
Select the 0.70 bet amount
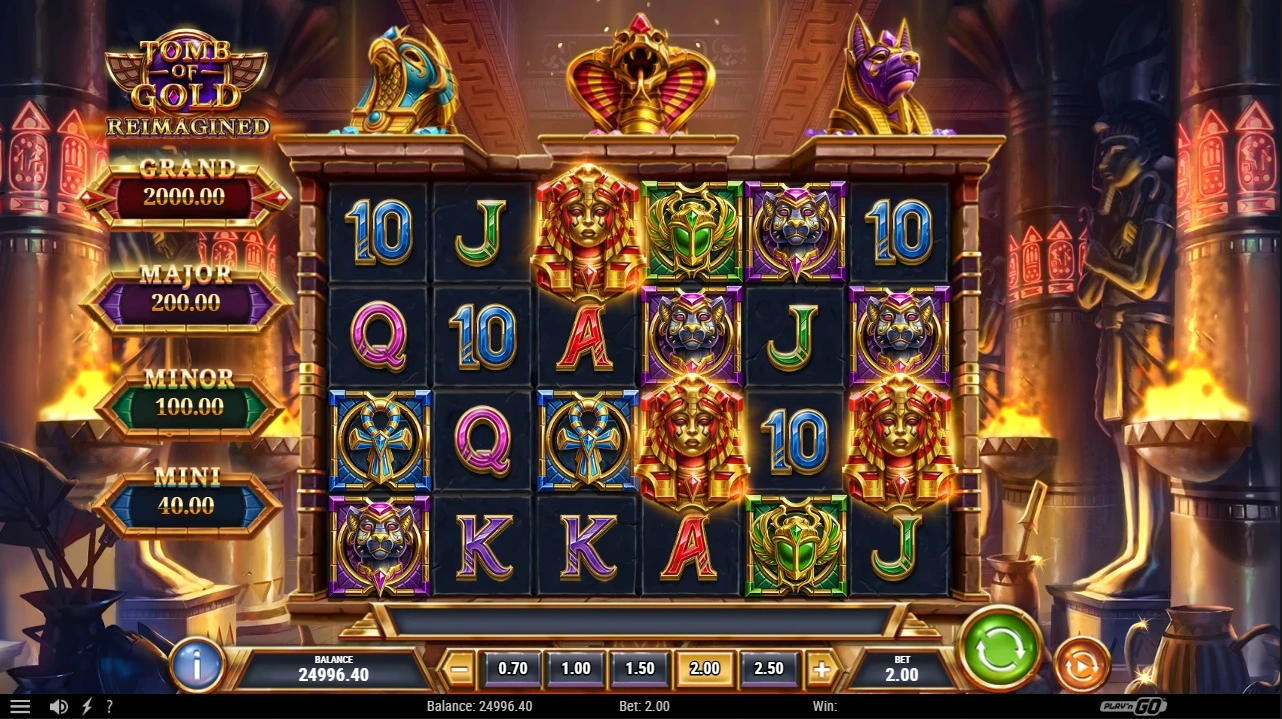(x=512, y=668)
